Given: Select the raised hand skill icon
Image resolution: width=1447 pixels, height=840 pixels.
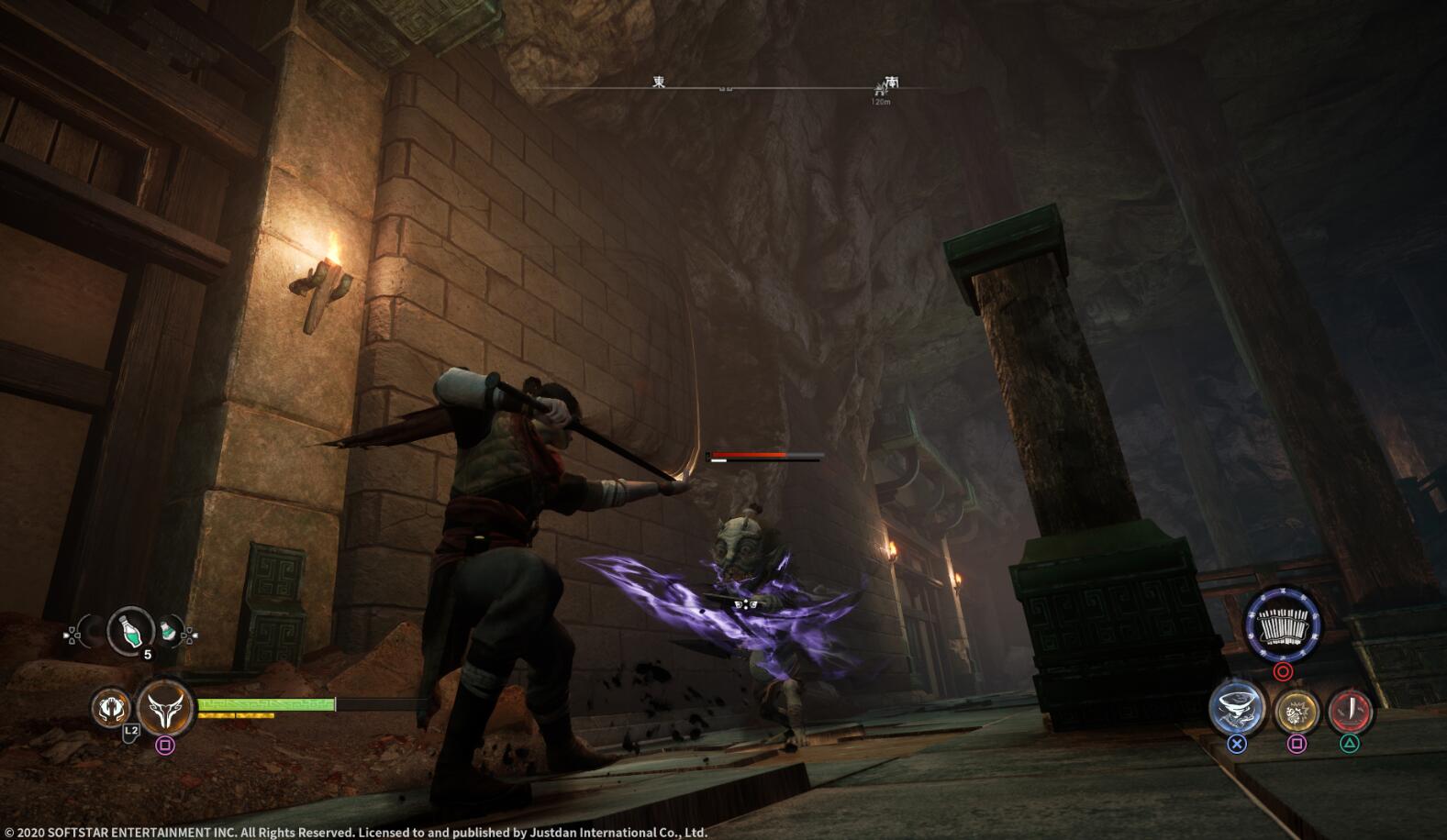Looking at the screenshot, I should [x=110, y=708].
